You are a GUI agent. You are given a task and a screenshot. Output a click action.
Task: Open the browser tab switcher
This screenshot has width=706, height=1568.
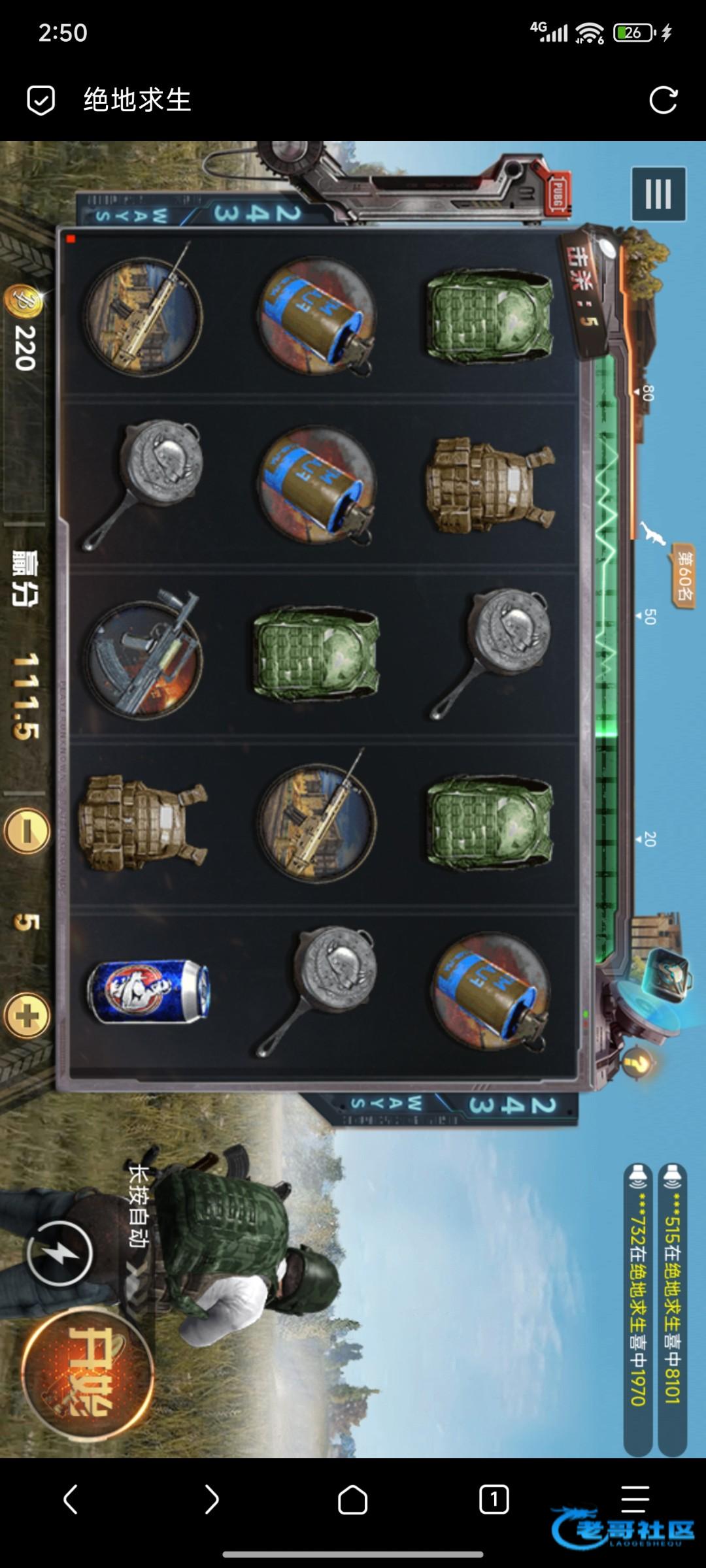[494, 1499]
